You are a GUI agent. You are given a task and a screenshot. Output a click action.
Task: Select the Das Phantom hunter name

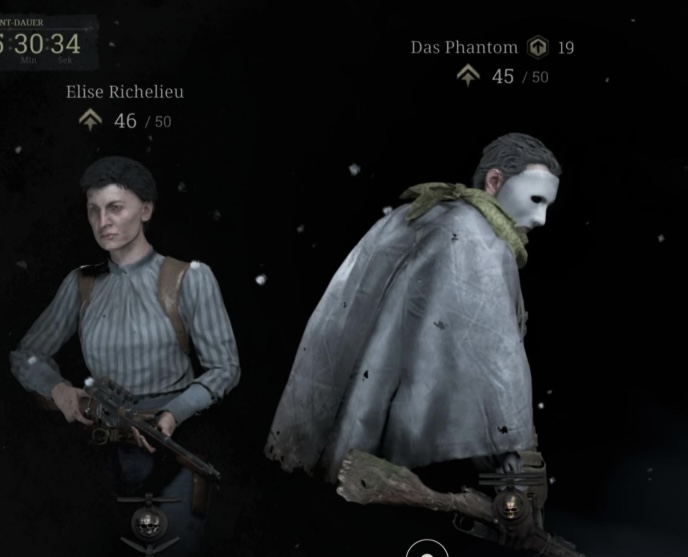[464, 47]
